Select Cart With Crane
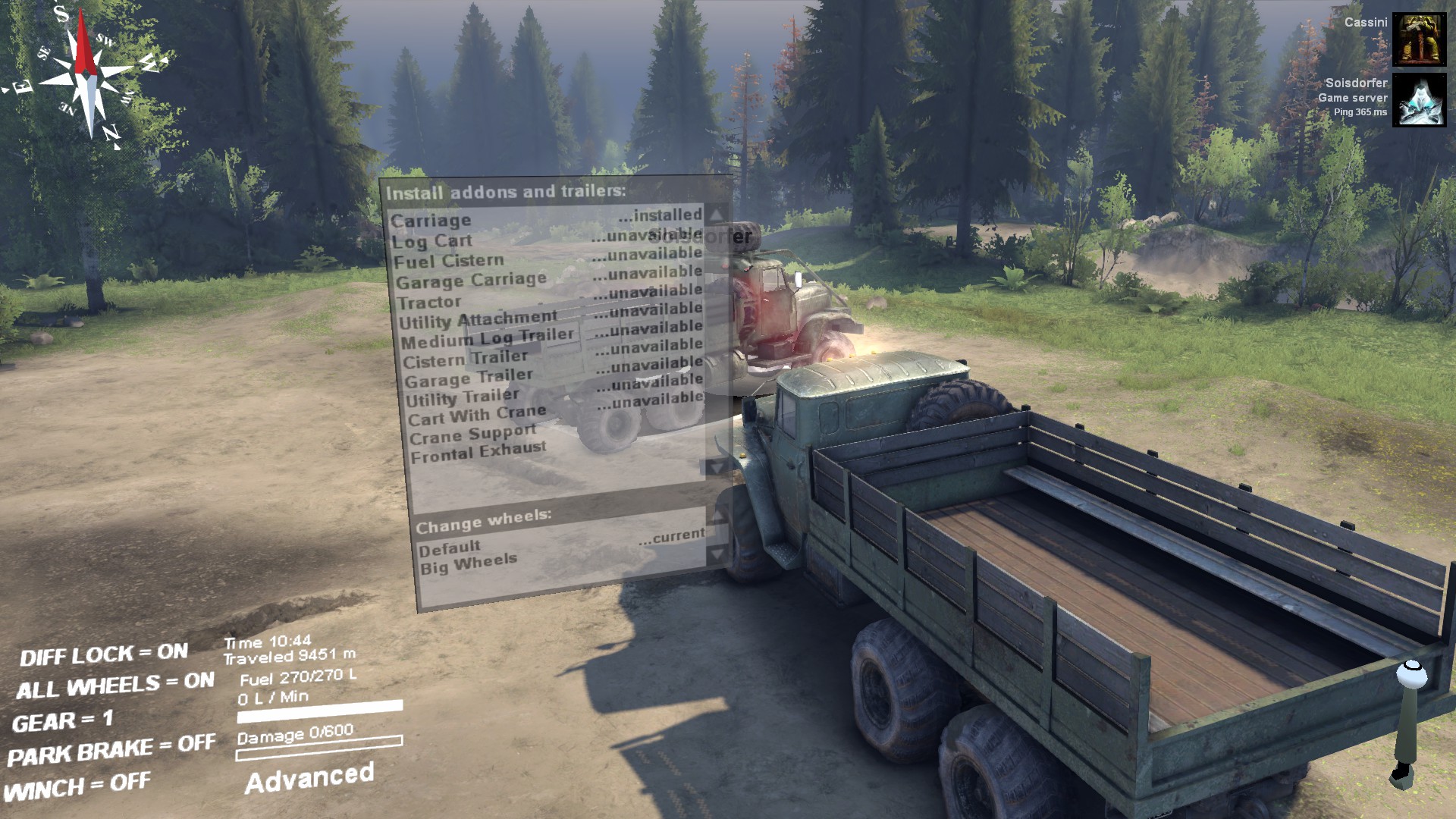Viewport: 1456px width, 819px height. 477,416
